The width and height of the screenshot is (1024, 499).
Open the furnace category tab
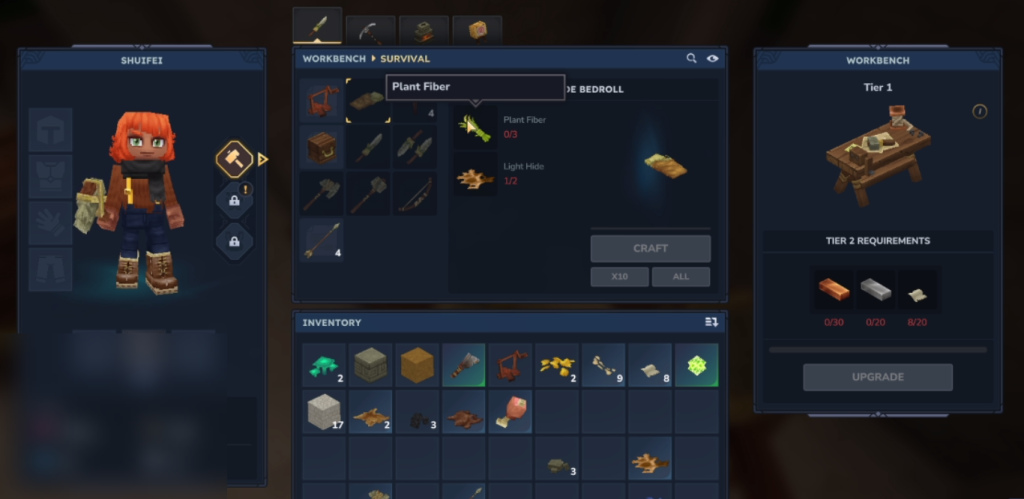424,30
